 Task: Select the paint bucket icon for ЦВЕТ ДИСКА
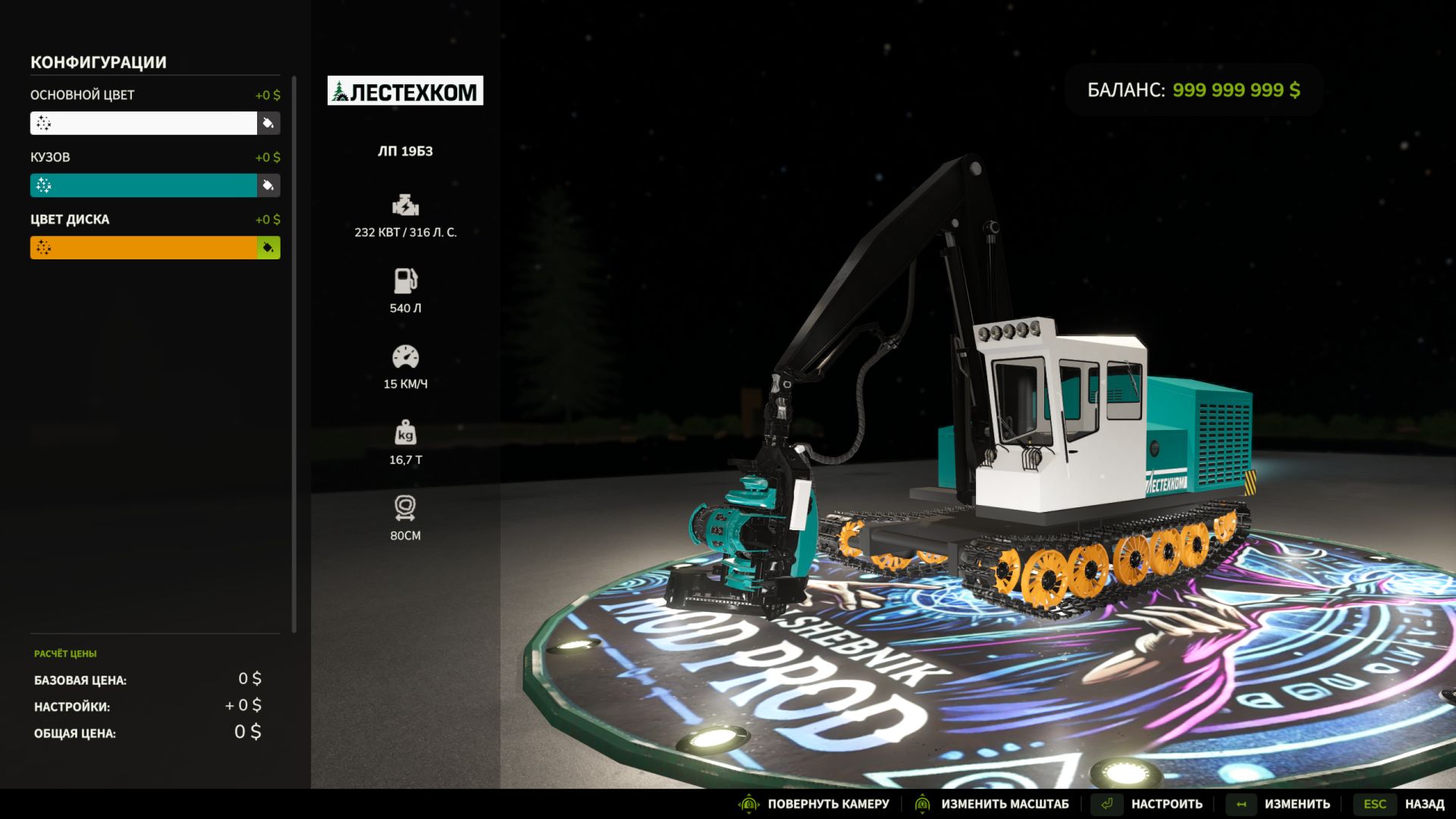pos(269,247)
